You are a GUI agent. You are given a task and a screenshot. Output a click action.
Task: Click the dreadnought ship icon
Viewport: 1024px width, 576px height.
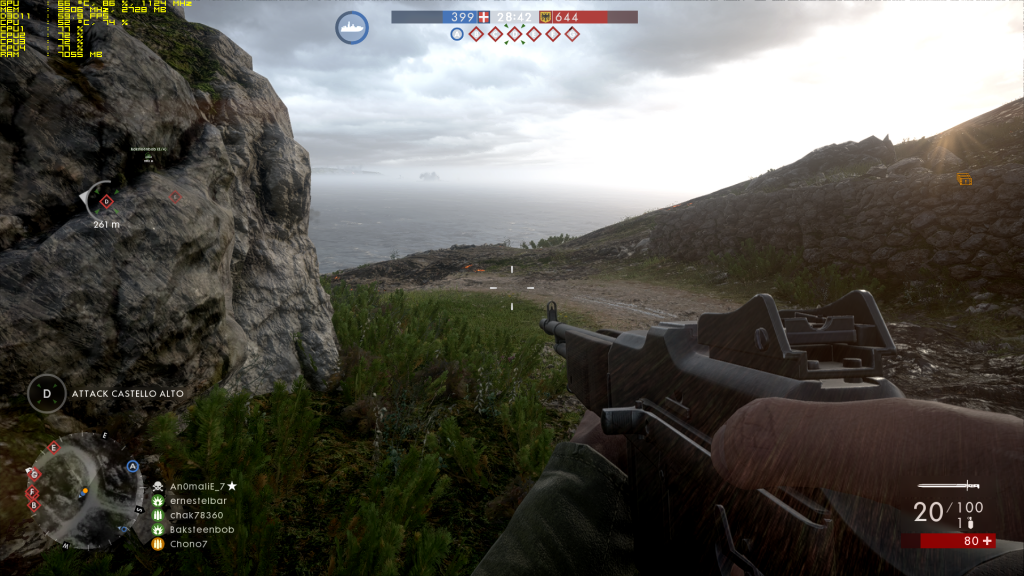pos(352,27)
